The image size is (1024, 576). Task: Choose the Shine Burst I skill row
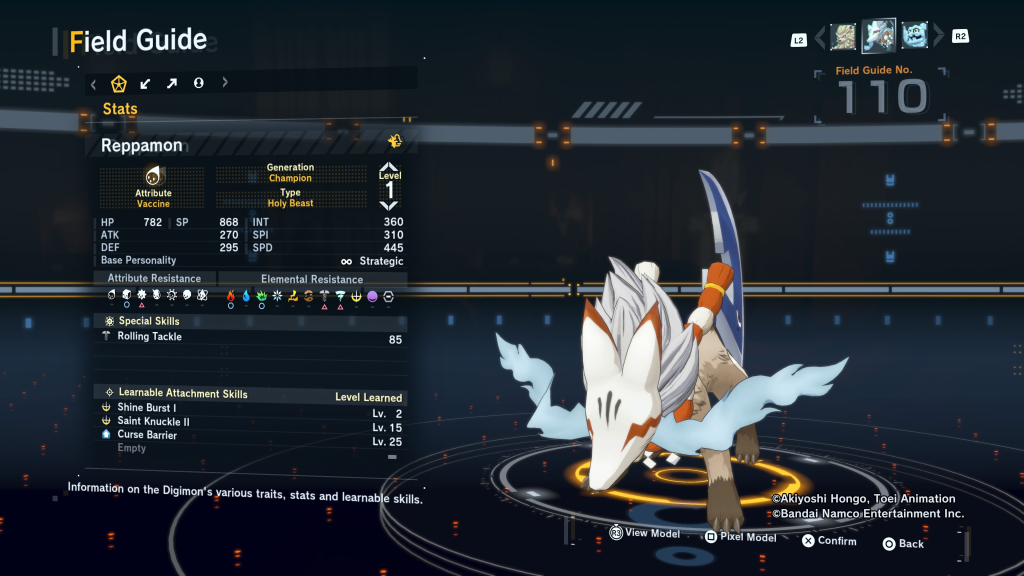(147, 408)
